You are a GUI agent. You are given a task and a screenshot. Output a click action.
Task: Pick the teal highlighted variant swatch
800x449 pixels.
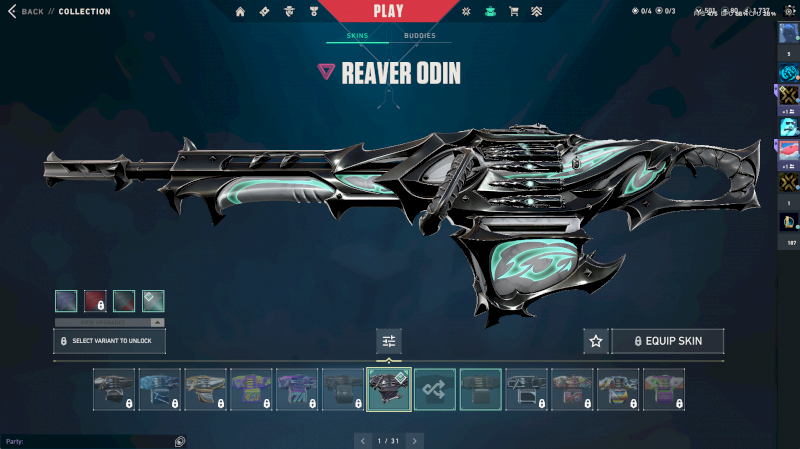coord(153,300)
